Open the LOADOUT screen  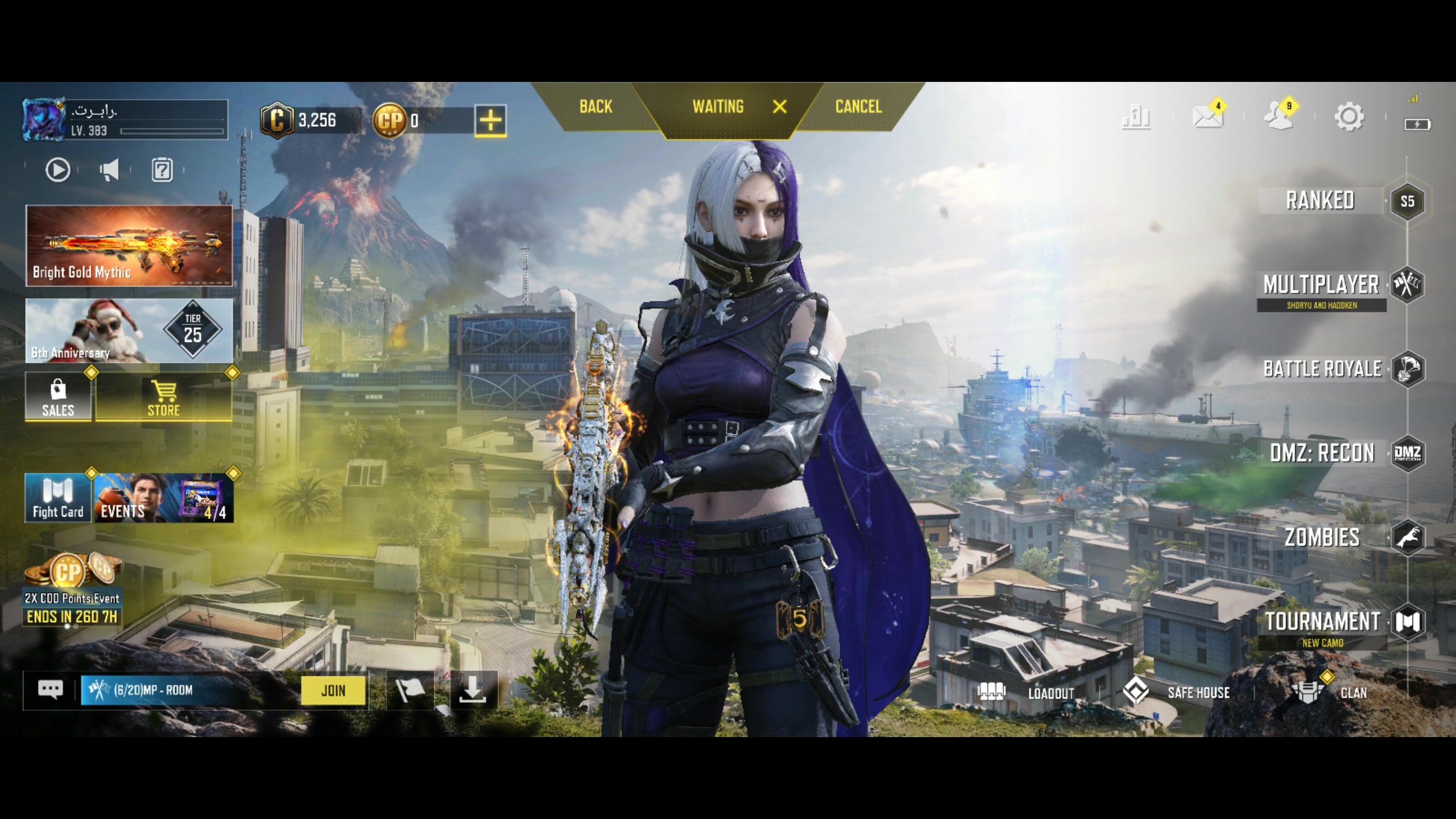(1026, 693)
